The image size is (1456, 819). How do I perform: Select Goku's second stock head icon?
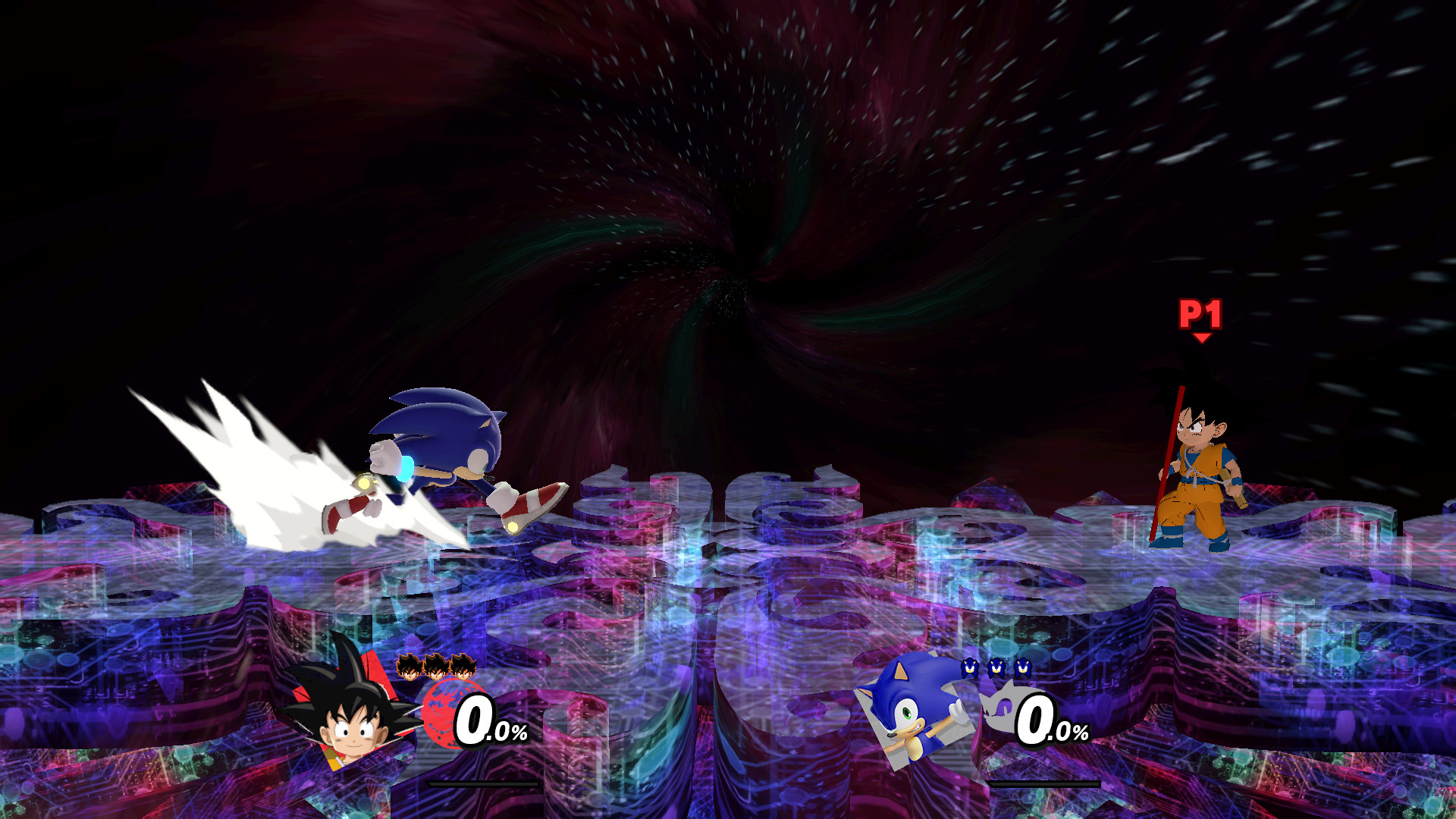[x=436, y=667]
